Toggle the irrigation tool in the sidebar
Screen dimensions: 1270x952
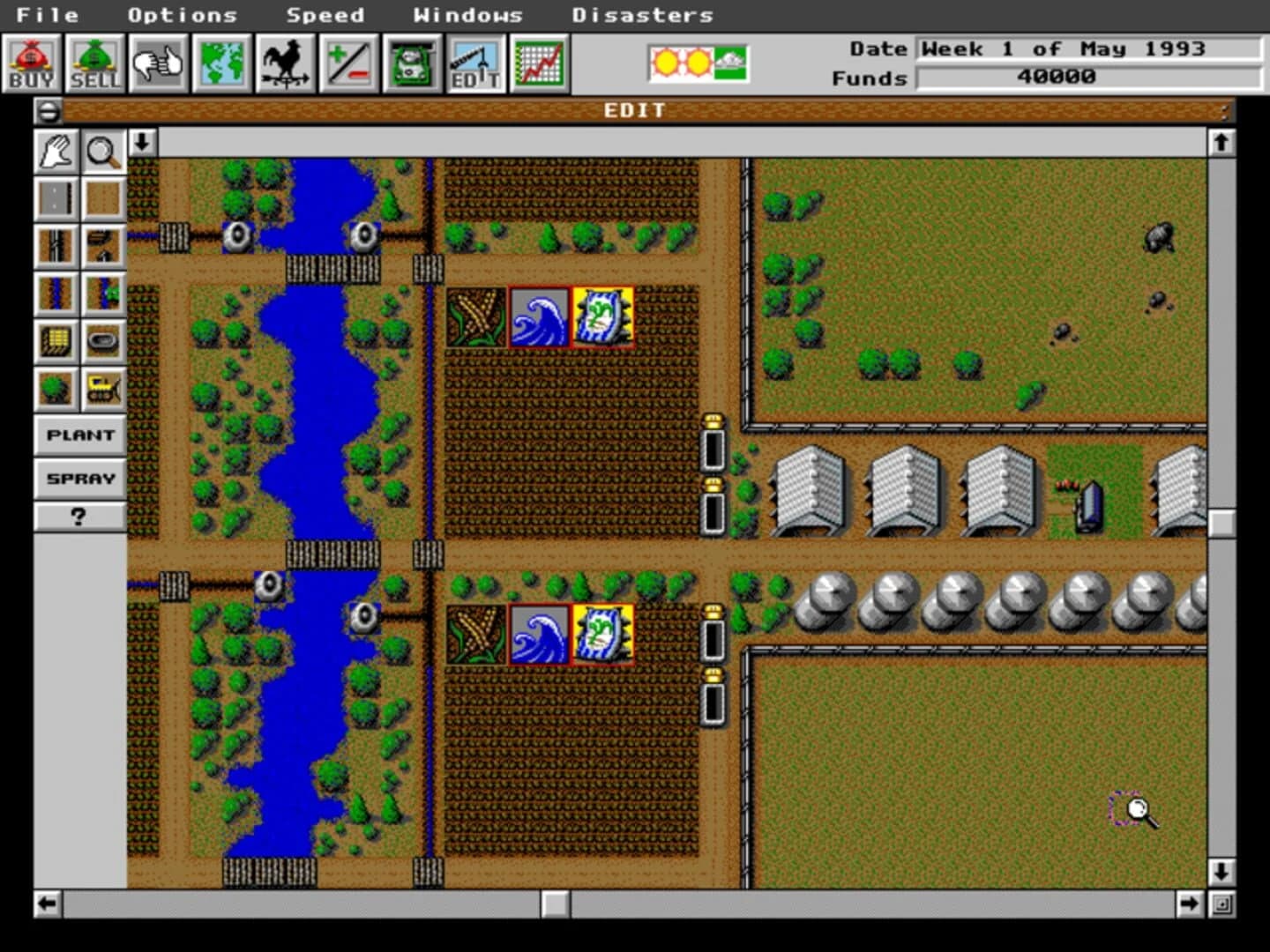pos(56,294)
